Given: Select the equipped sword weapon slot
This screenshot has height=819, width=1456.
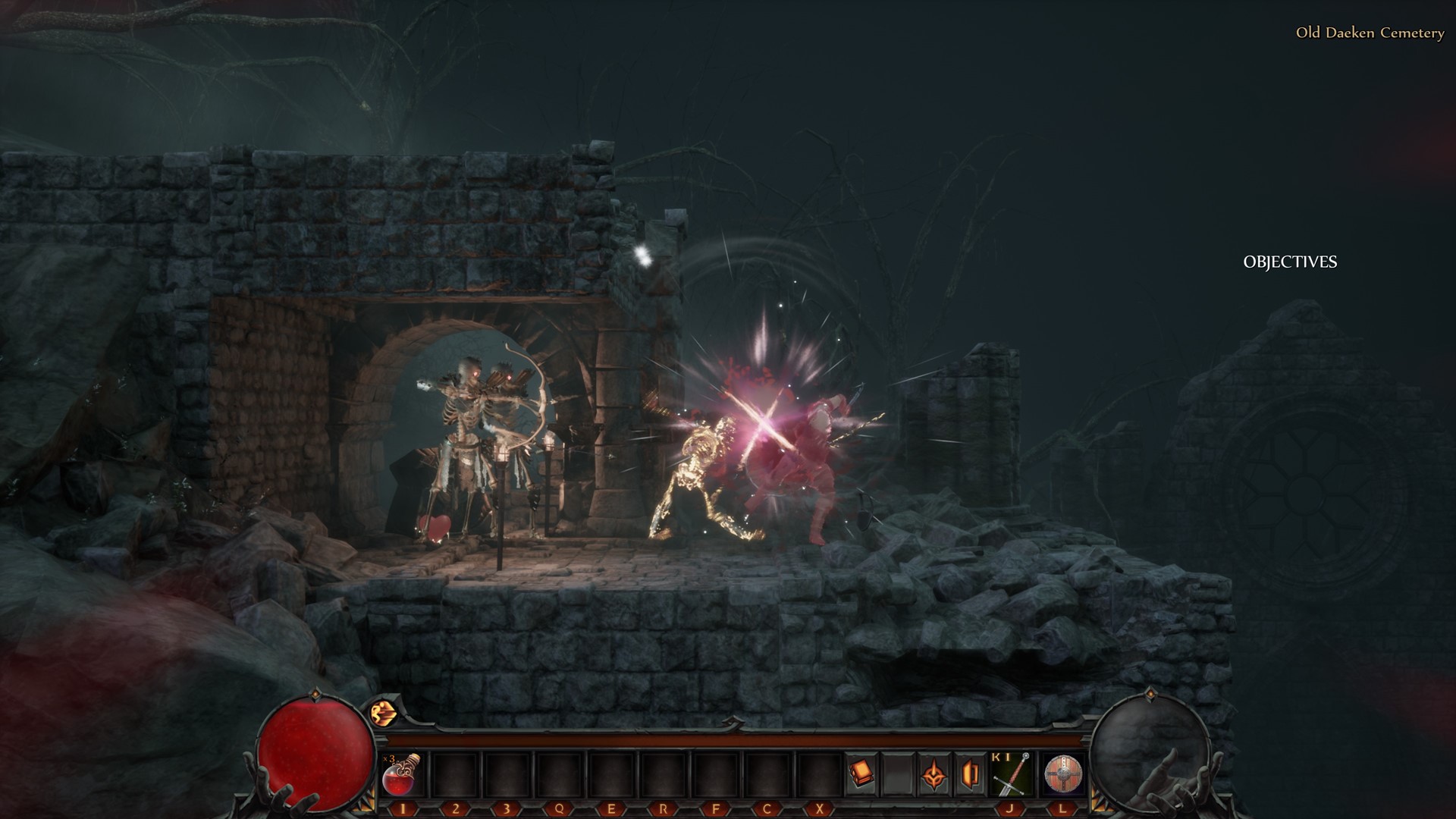Looking at the screenshot, I should (x=1011, y=775).
